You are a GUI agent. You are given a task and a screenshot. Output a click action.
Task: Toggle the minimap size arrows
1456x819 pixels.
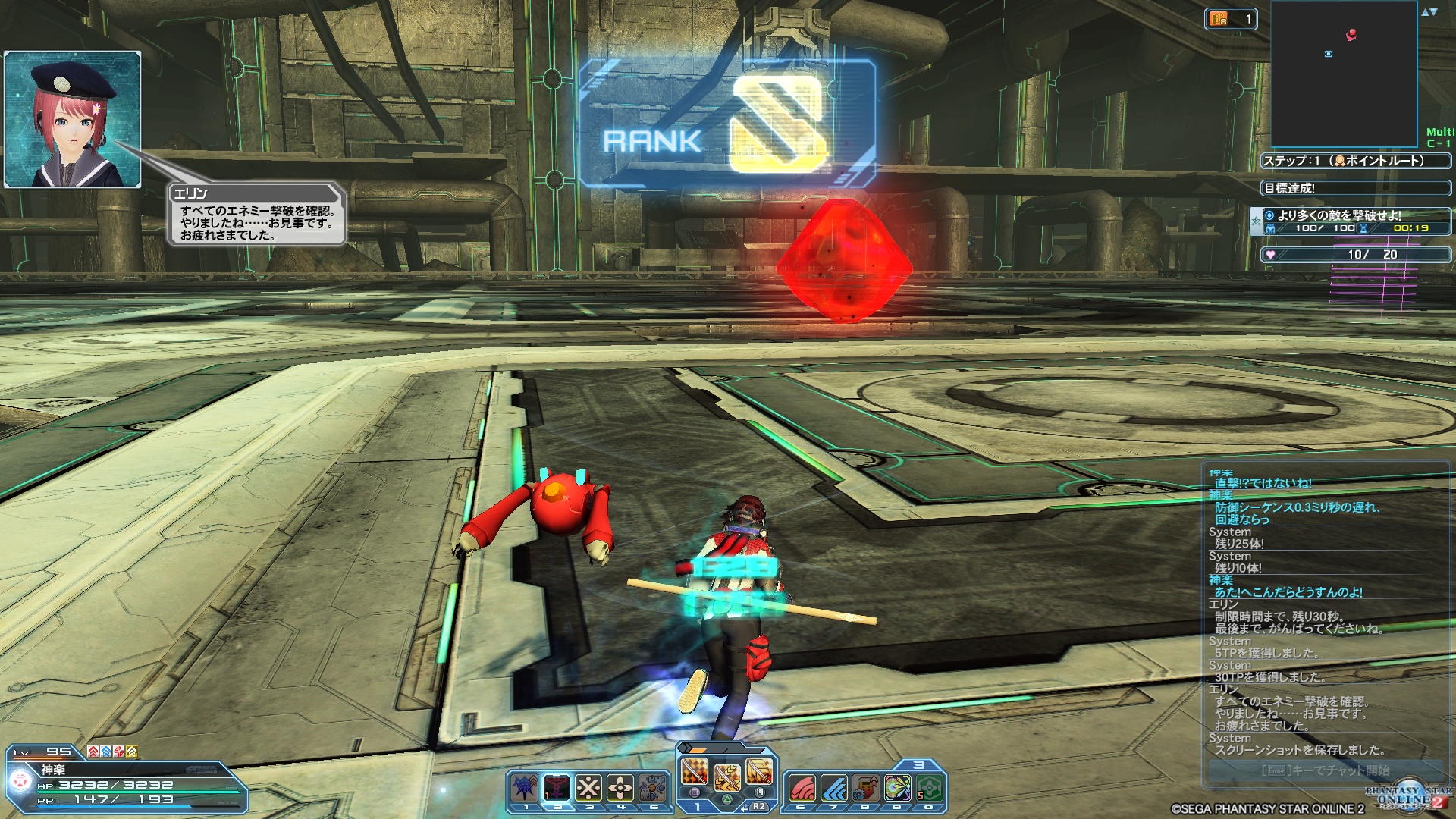[x=1429, y=12]
